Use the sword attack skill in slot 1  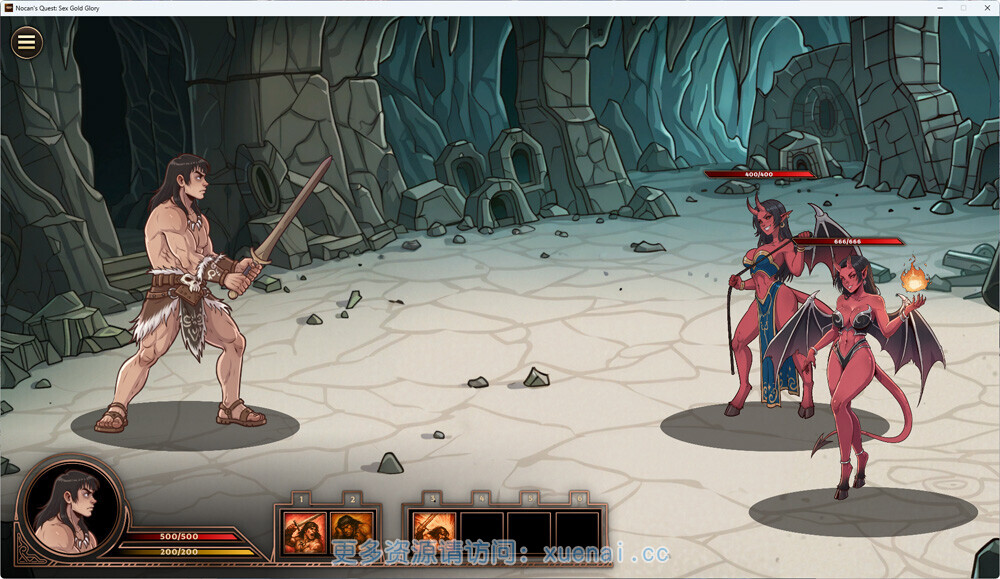[x=302, y=531]
